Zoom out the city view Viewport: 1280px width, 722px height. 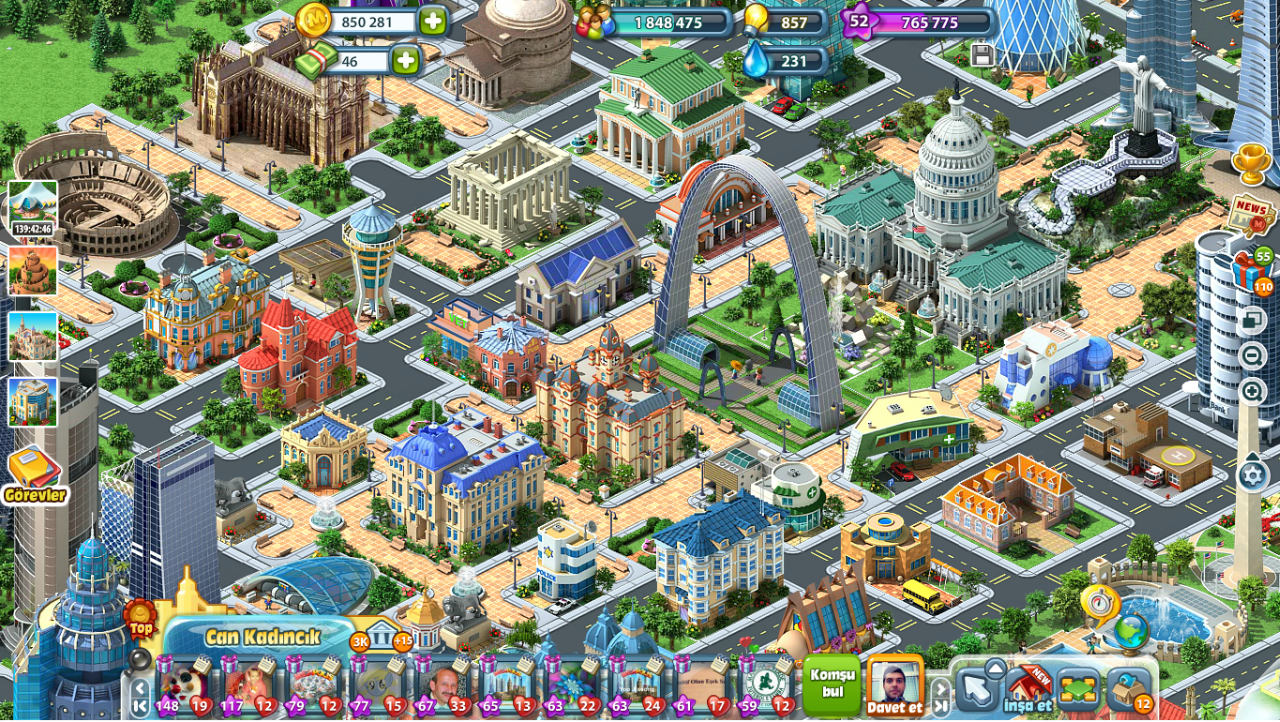coord(1252,356)
